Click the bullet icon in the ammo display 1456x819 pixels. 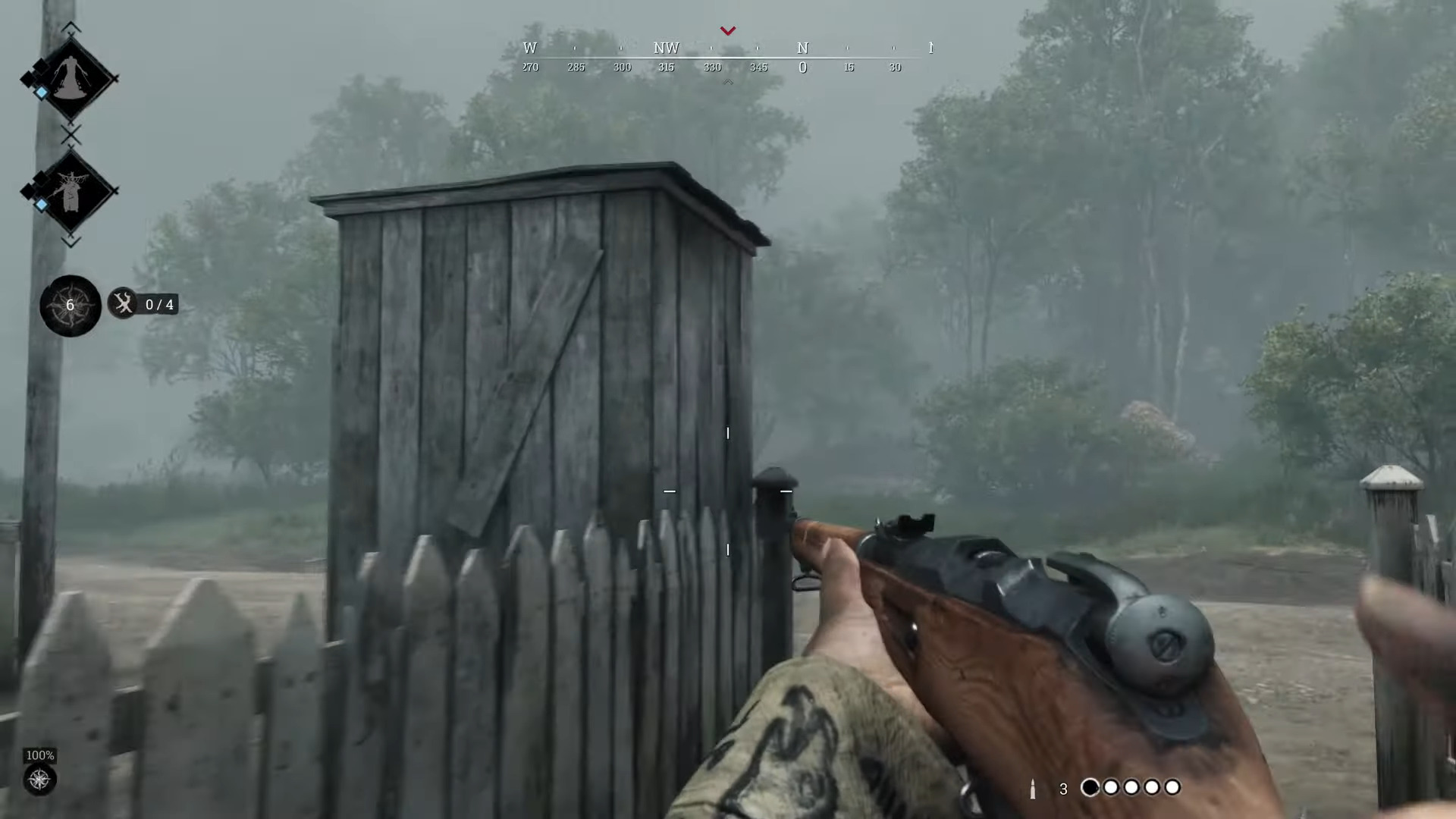[1034, 789]
